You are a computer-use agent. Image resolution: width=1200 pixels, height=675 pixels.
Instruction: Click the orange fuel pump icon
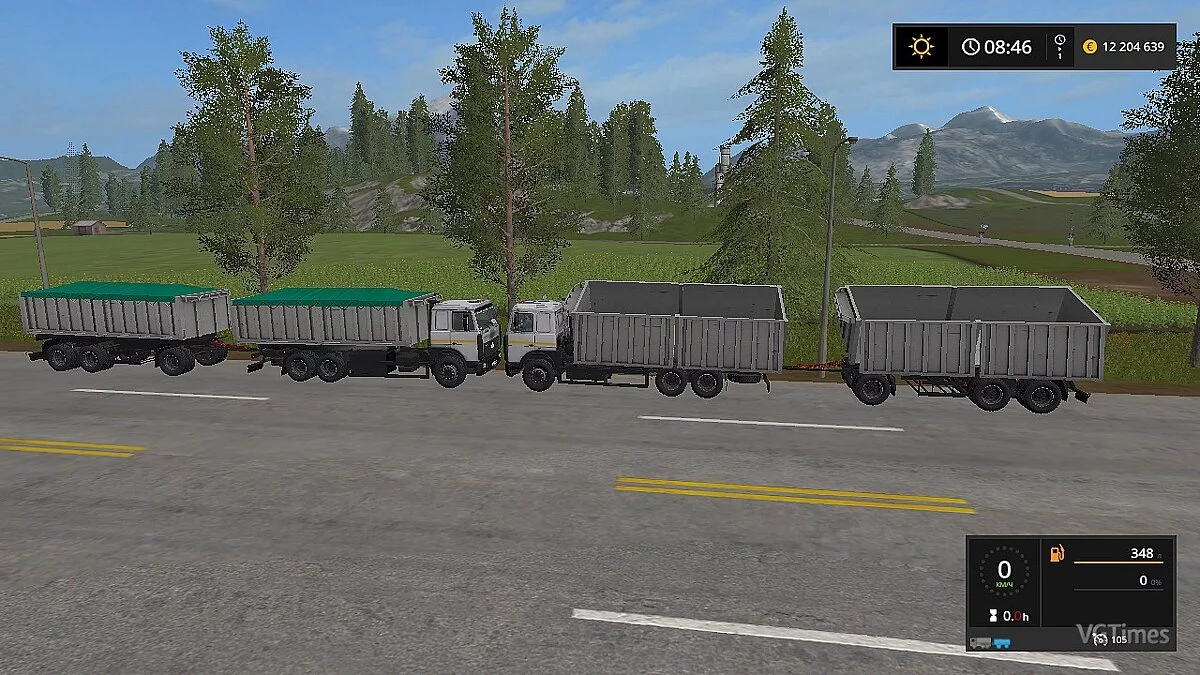pos(1056,554)
